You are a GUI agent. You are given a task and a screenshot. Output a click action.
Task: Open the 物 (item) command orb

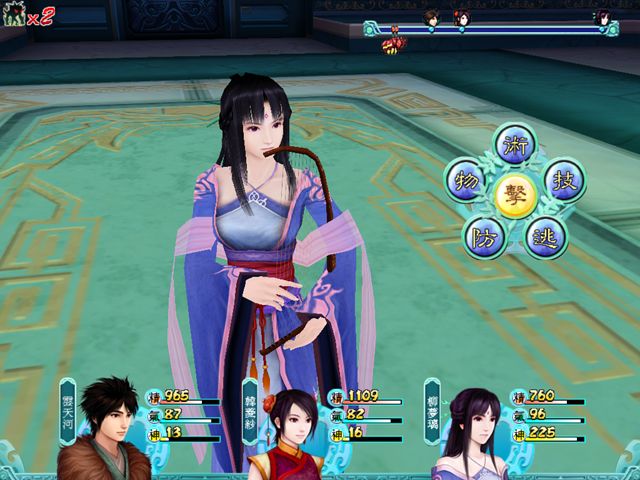click(x=464, y=181)
